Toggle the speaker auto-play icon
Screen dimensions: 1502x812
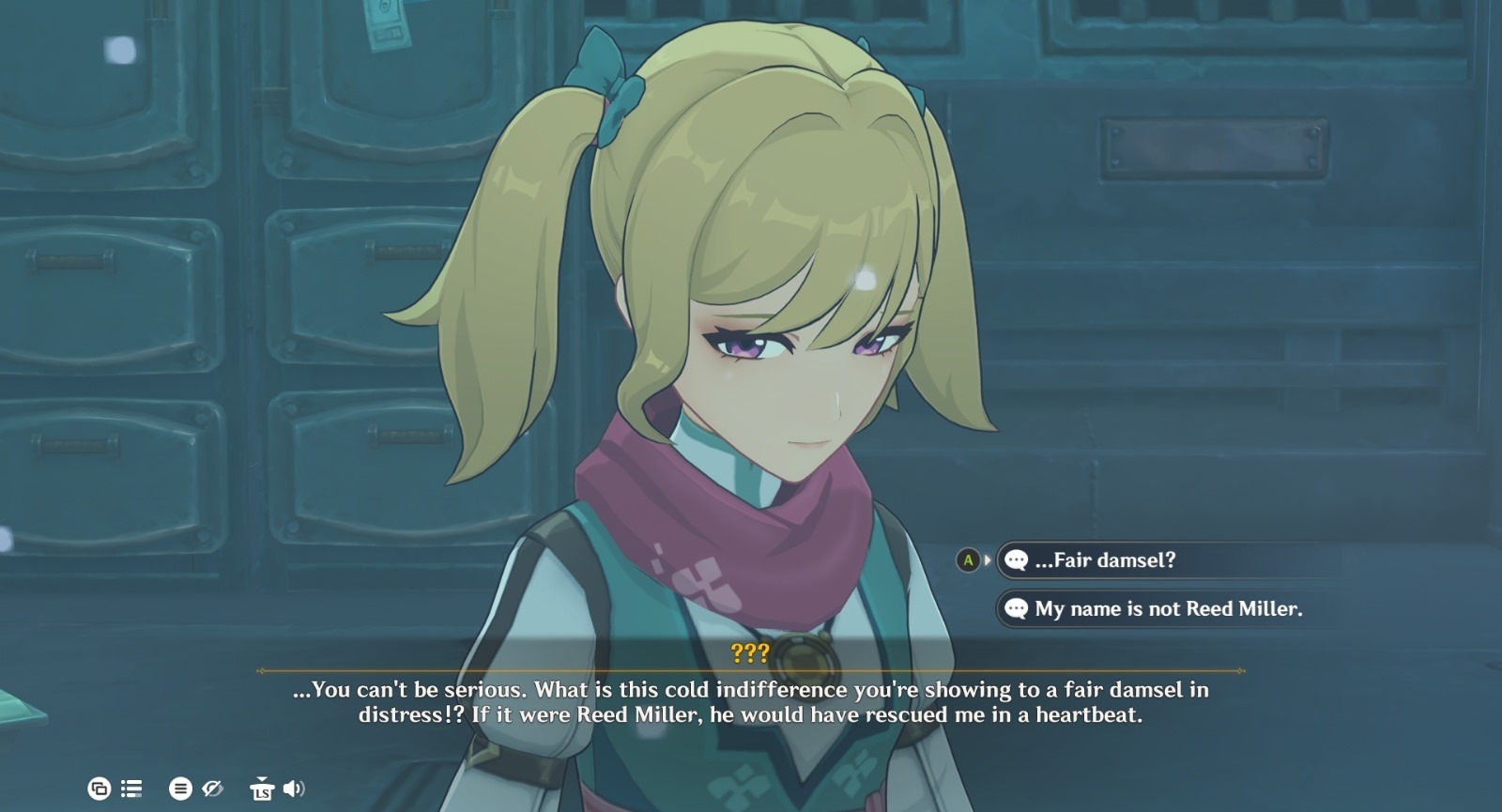tap(294, 789)
